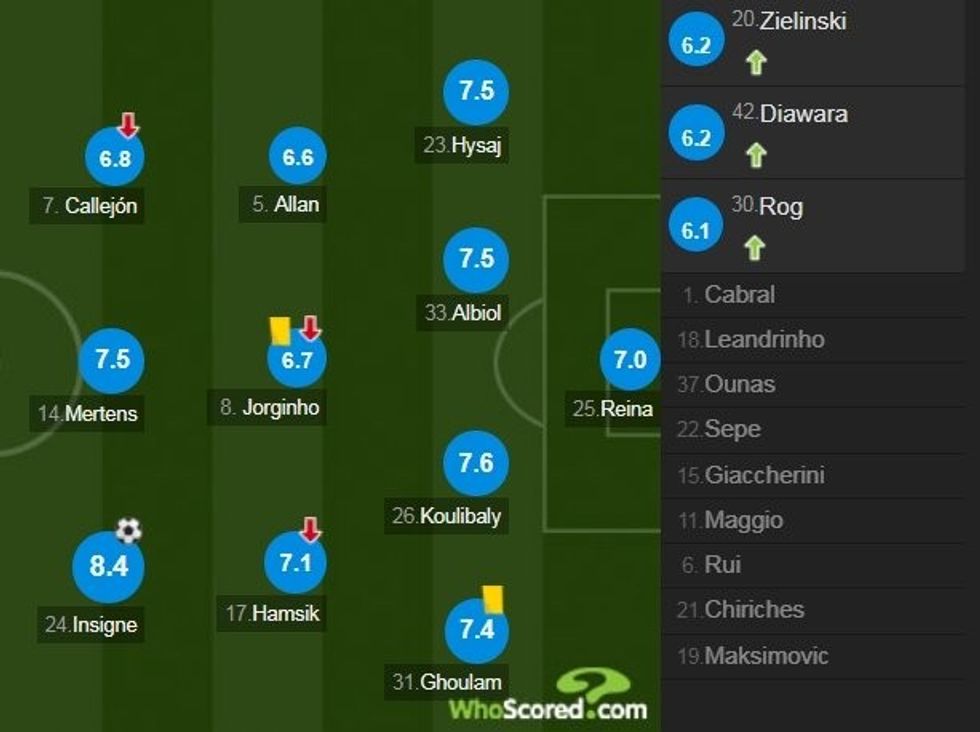This screenshot has width=980, height=732.
Task: Open Giaccherini's bench entry
Action: [x=764, y=475]
